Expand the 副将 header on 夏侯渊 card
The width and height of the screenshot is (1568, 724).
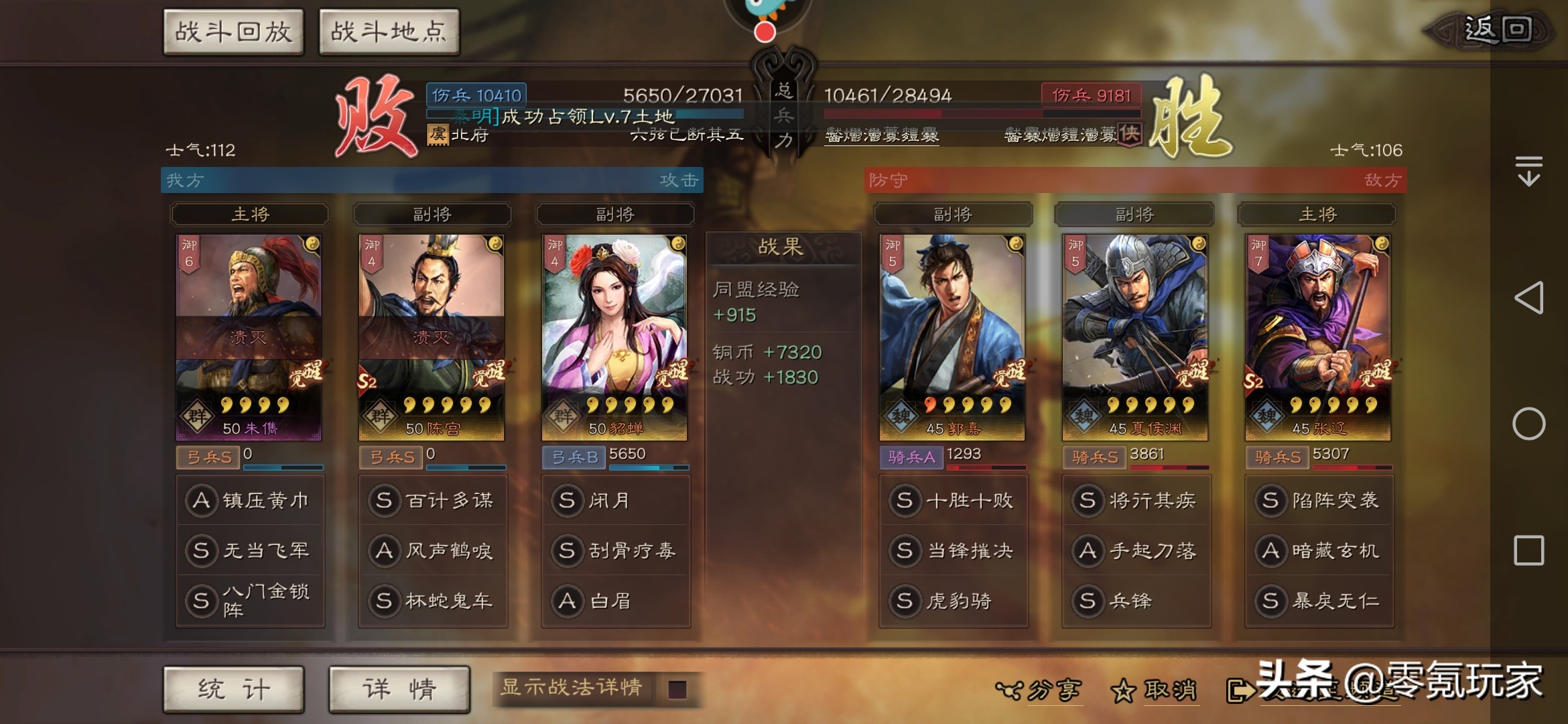pyautogui.click(x=1136, y=215)
